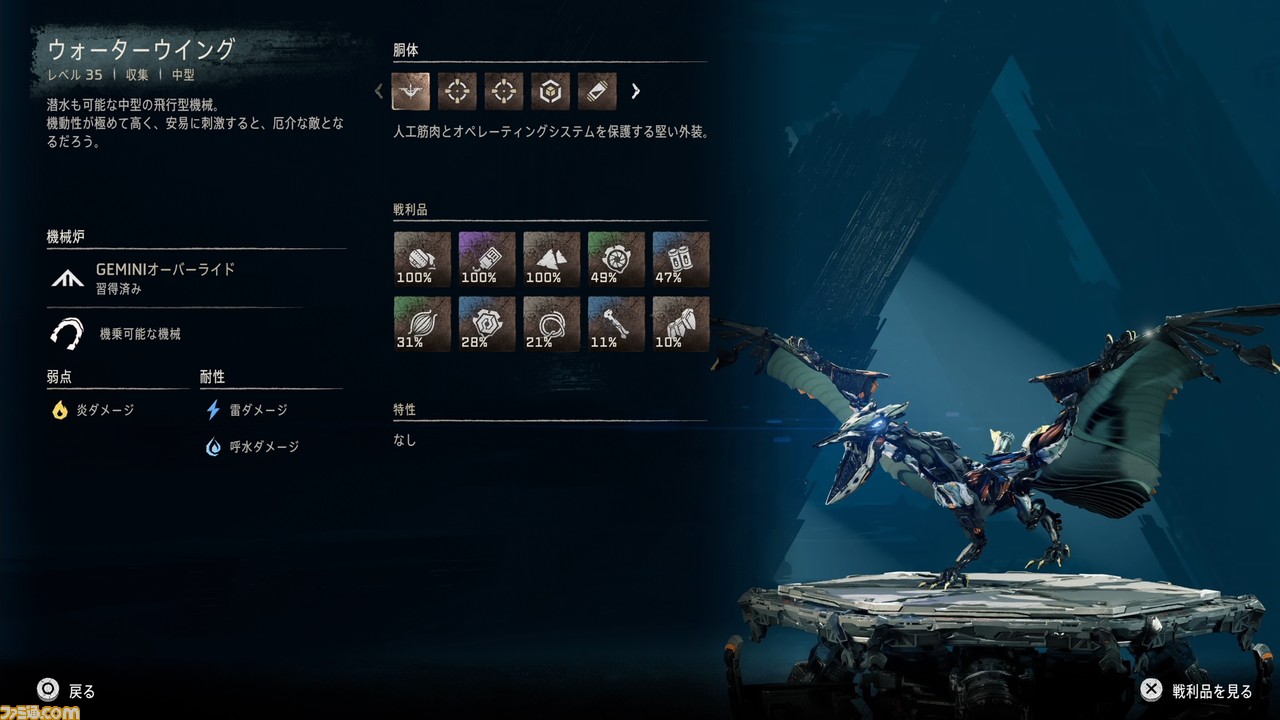Screen dimensions: 1280x720
Task: Choose the blue bone-shaped loot at 11%
Action: [x=616, y=323]
